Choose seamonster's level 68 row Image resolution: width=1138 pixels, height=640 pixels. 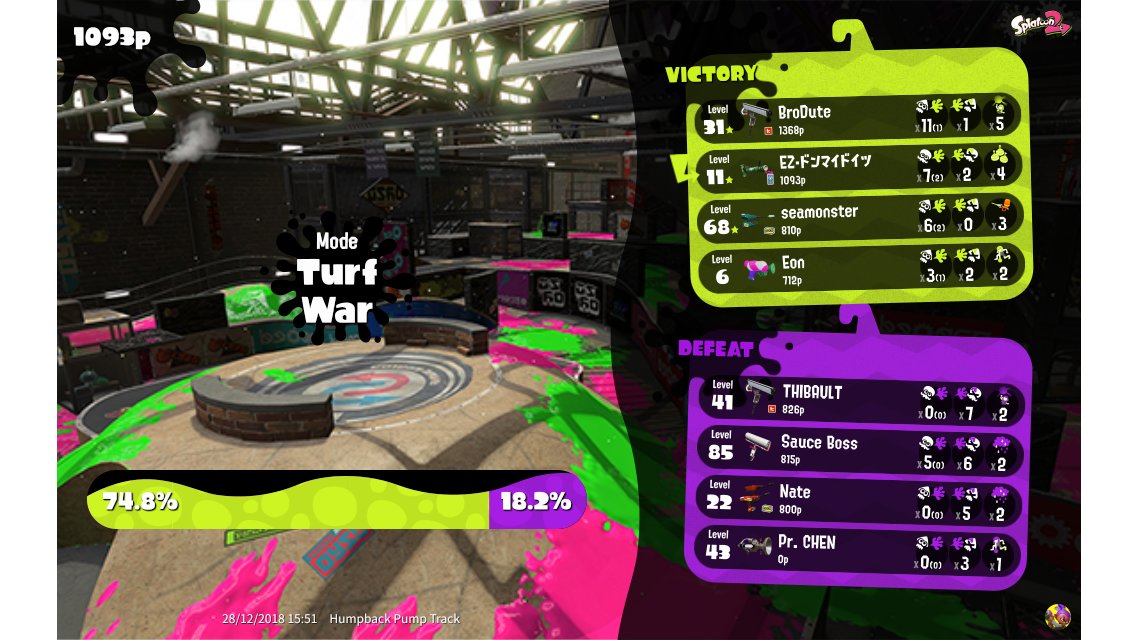pyautogui.click(x=858, y=218)
